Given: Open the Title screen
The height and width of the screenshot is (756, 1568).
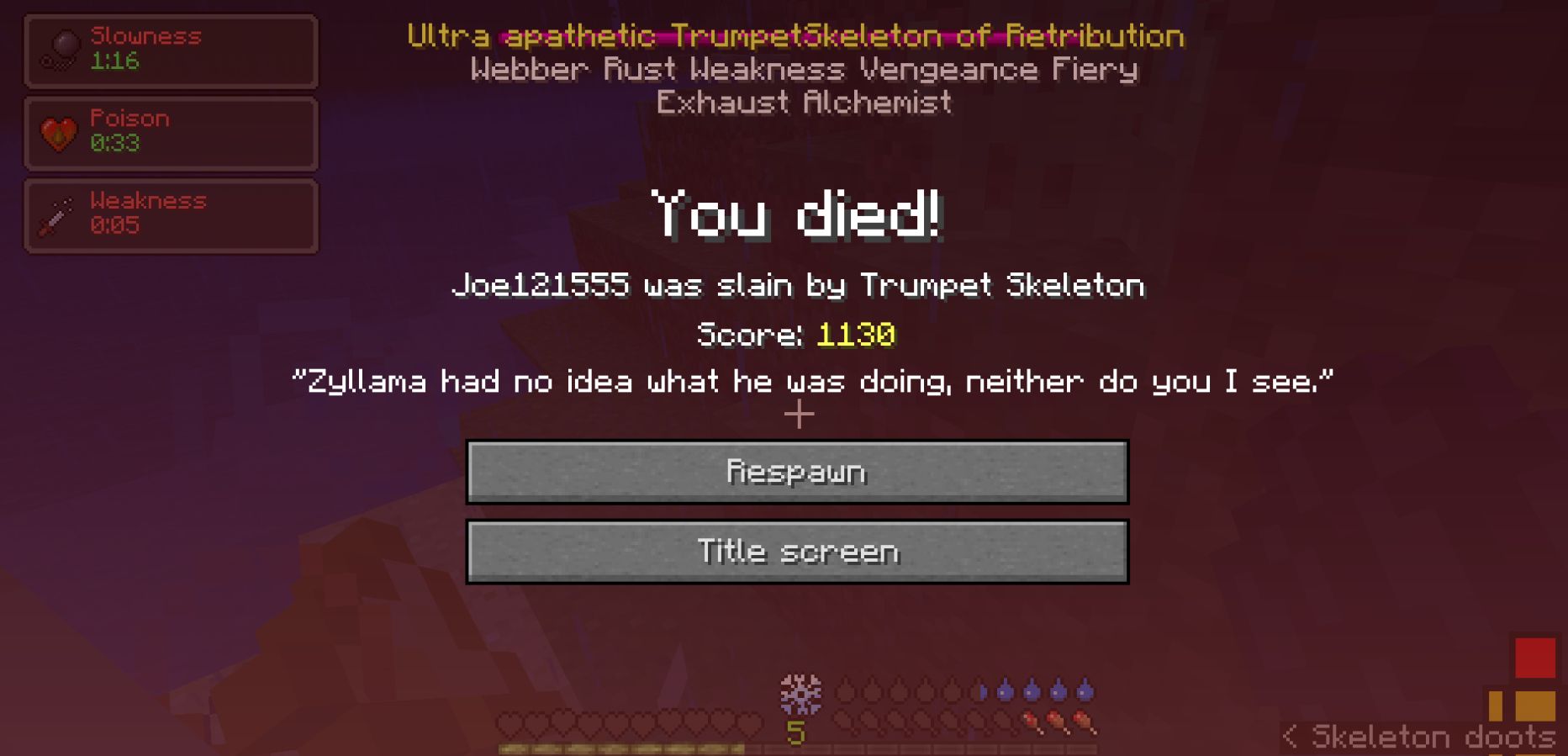Looking at the screenshot, I should tap(798, 551).
